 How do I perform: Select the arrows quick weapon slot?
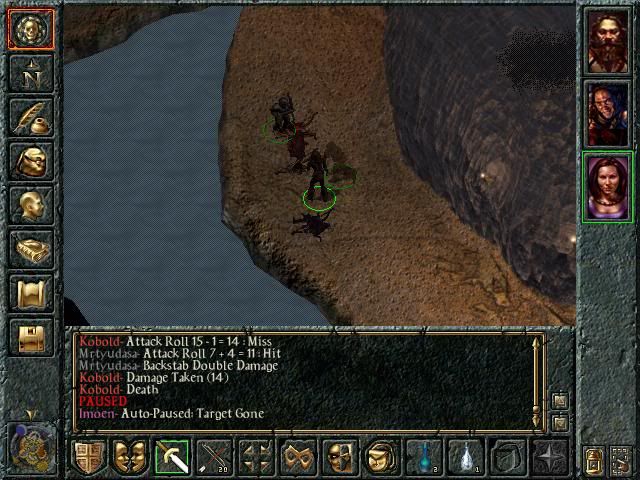click(215, 457)
